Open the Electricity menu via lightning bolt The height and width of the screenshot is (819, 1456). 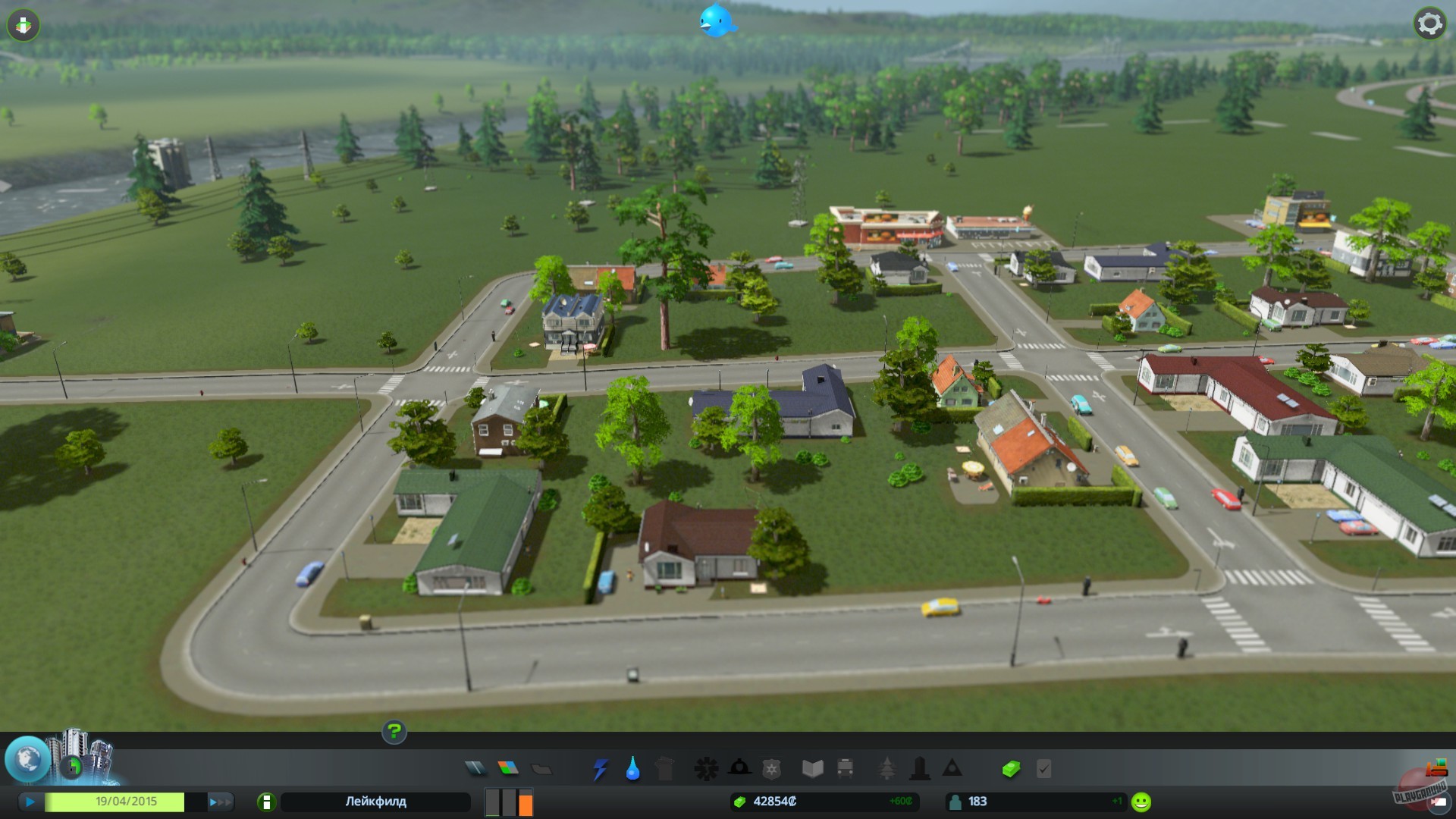[x=599, y=768]
